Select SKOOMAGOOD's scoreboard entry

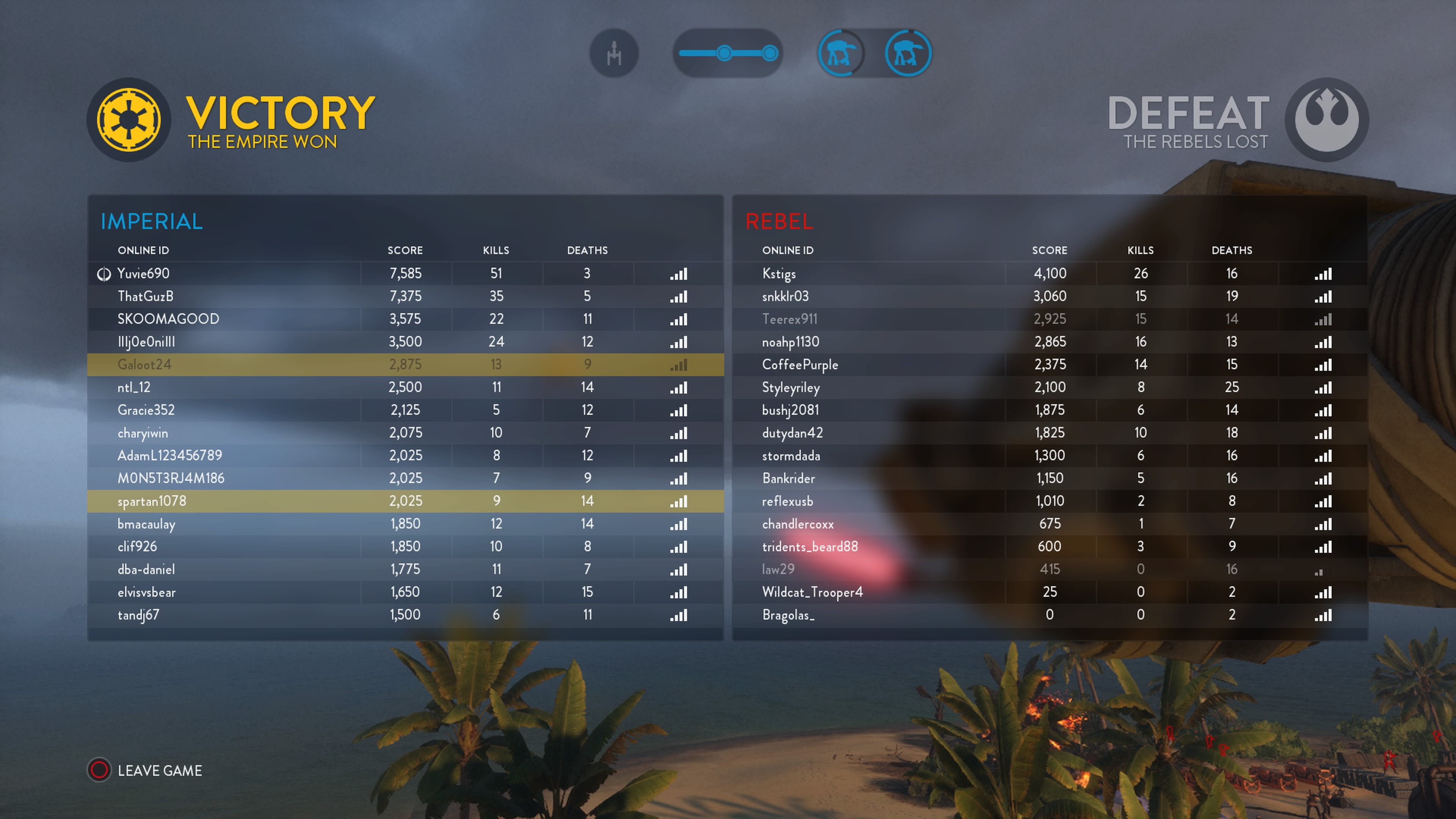[x=168, y=319]
